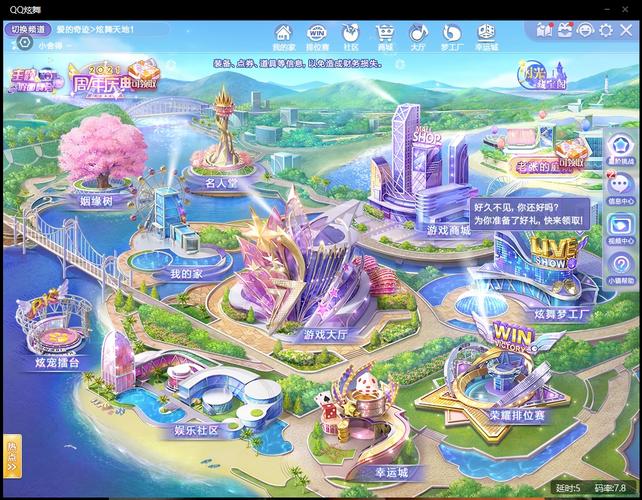Enter 大厅 from the top bar
Viewport: 642px width, 500px height.
click(x=418, y=38)
